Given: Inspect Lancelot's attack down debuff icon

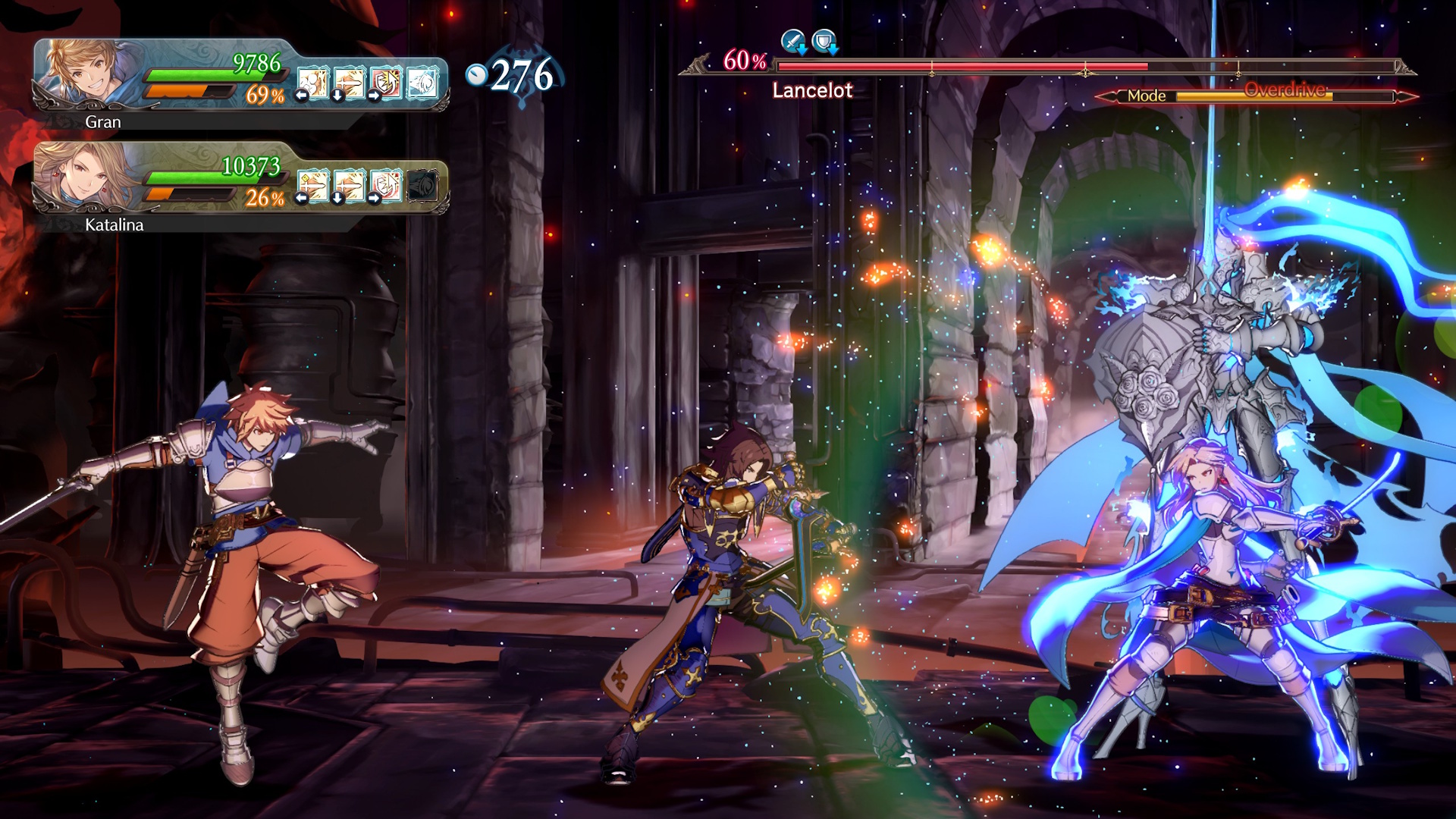Looking at the screenshot, I should pyautogui.click(x=793, y=41).
